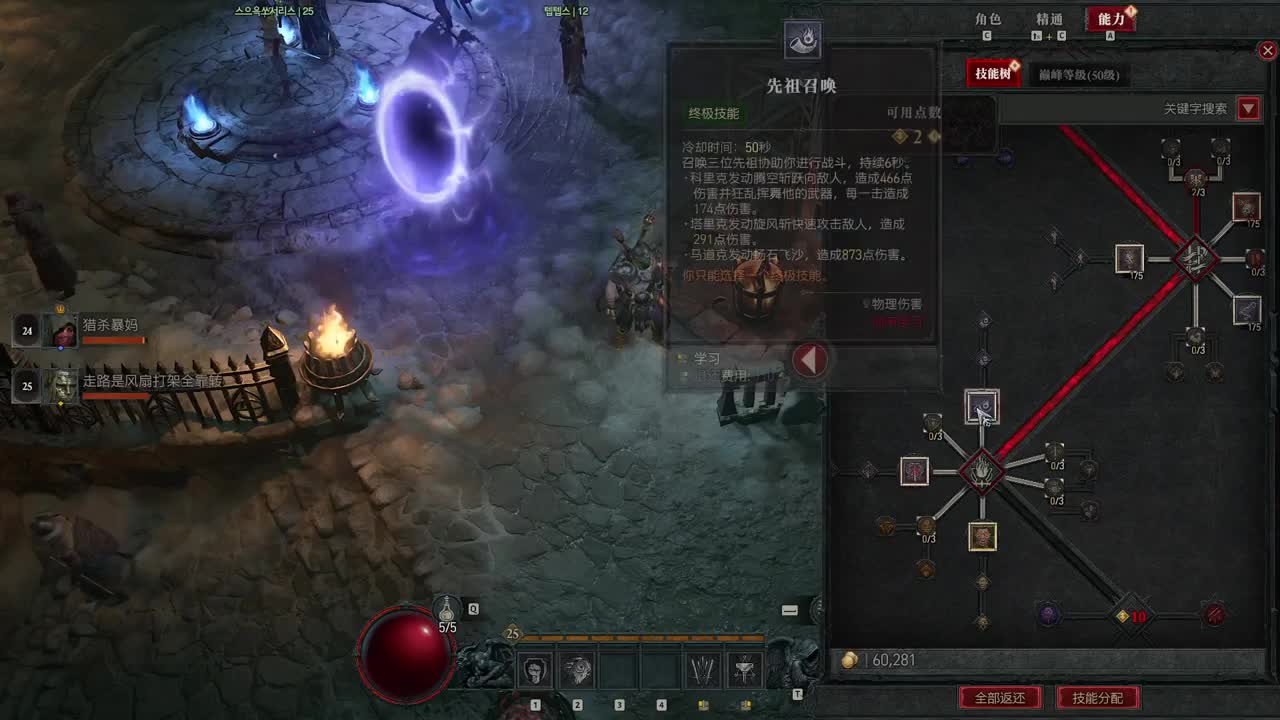Viewport: 1280px width, 720px height.
Task: Select the 0/3 passive node left of the ultimate
Action: tap(932, 421)
